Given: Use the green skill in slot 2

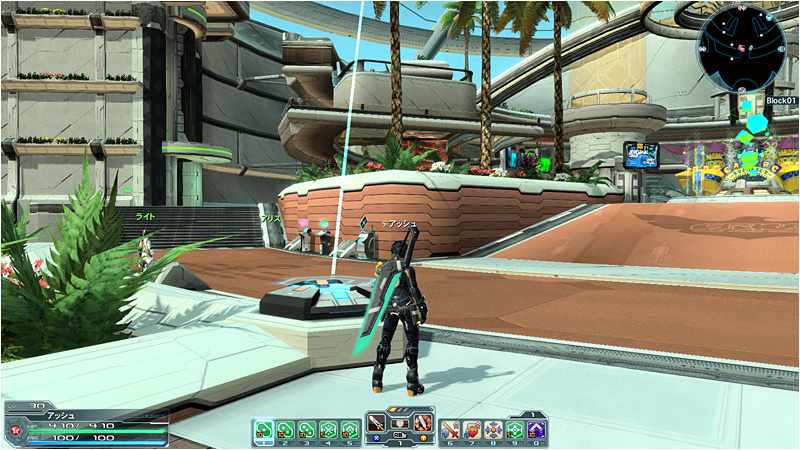Looking at the screenshot, I should (285, 430).
